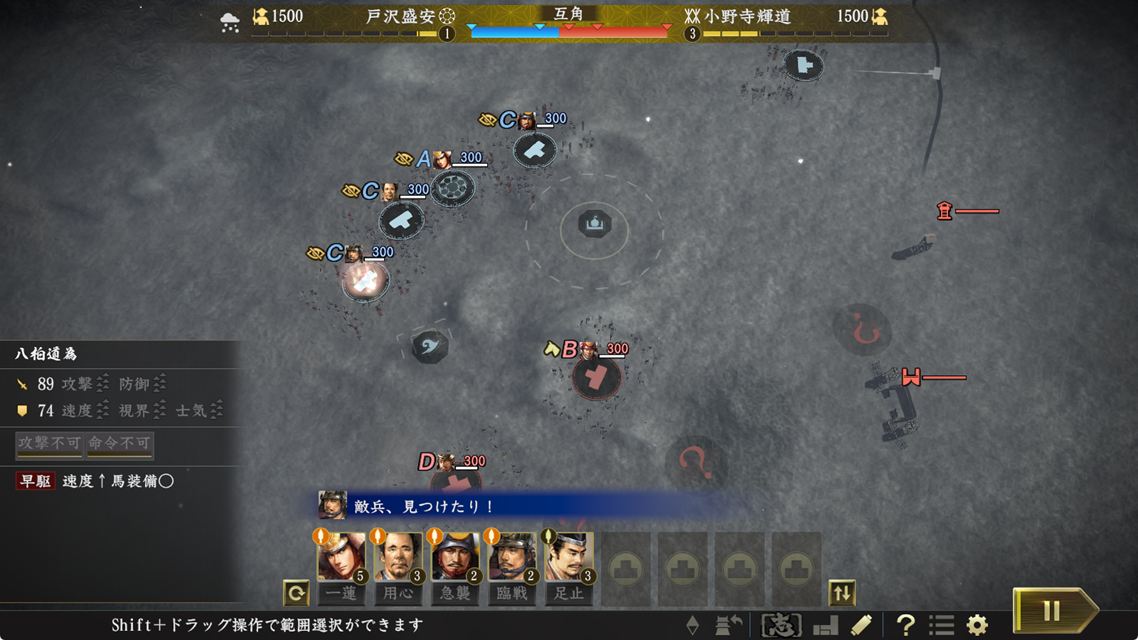The image size is (1138, 640).
Task: Click the castle return arrow icon
Action: point(729,626)
